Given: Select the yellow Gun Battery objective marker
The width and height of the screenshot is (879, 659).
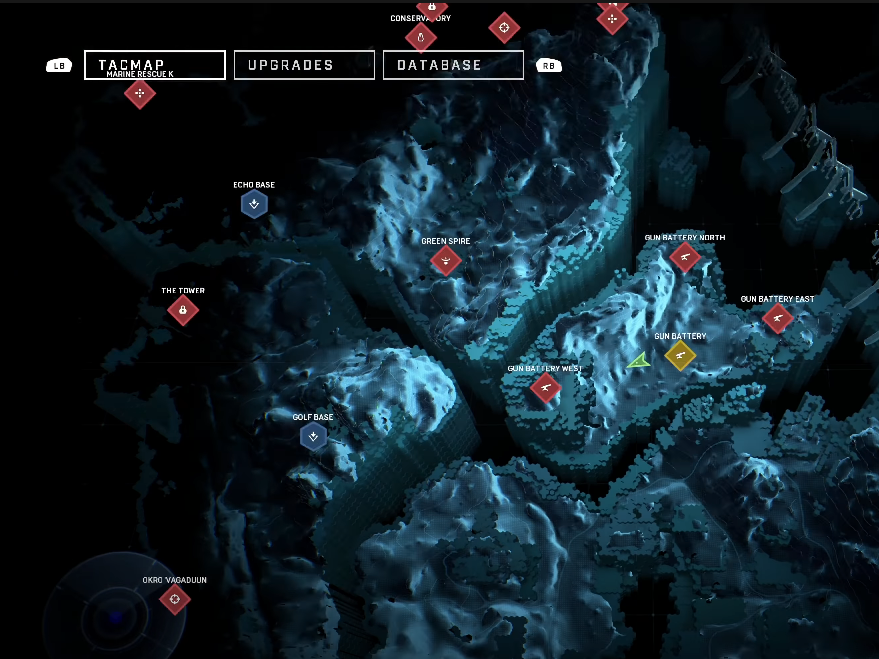Looking at the screenshot, I should 680,355.
